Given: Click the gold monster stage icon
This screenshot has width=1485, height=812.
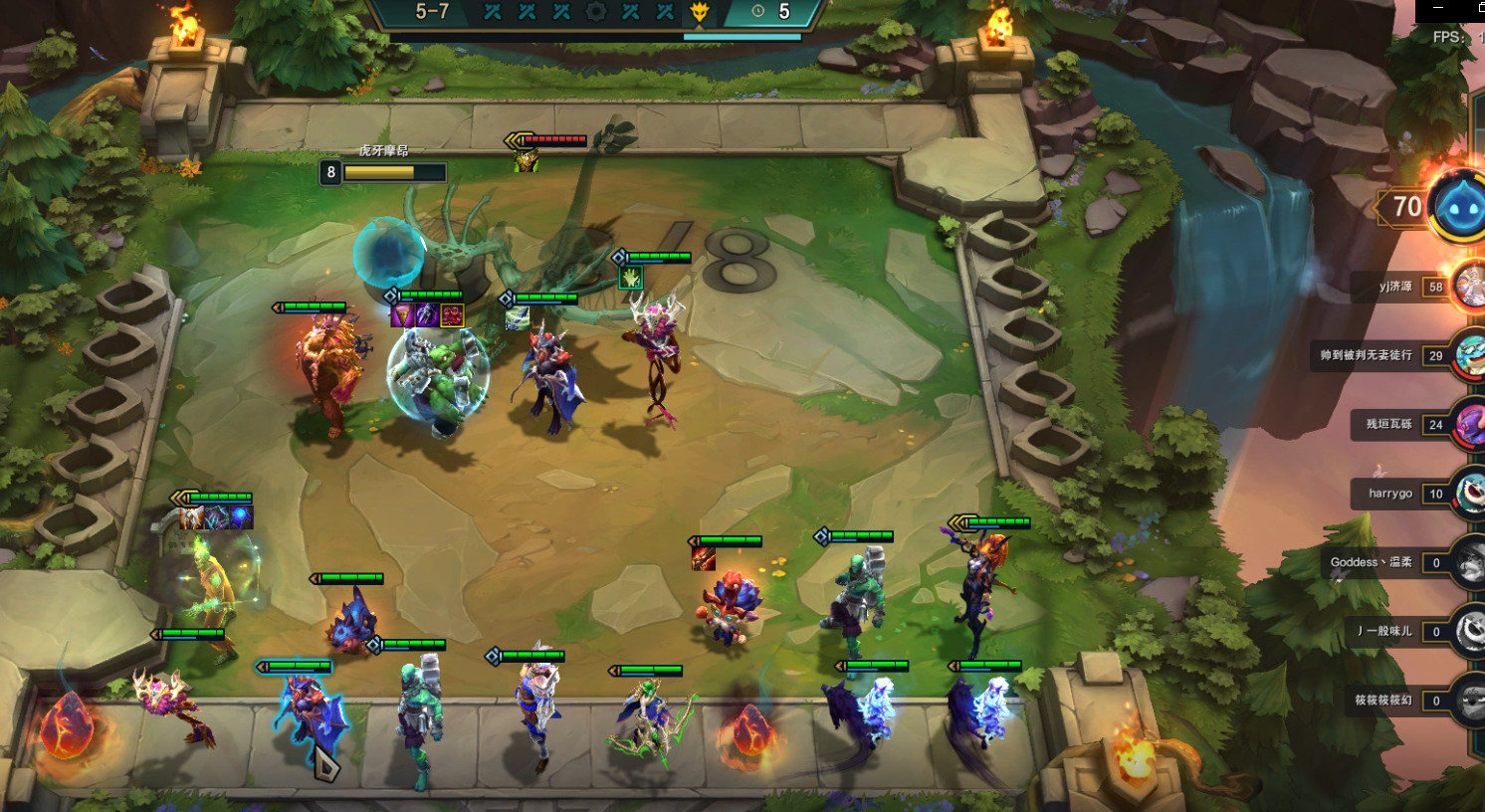Looking at the screenshot, I should tap(700, 12).
